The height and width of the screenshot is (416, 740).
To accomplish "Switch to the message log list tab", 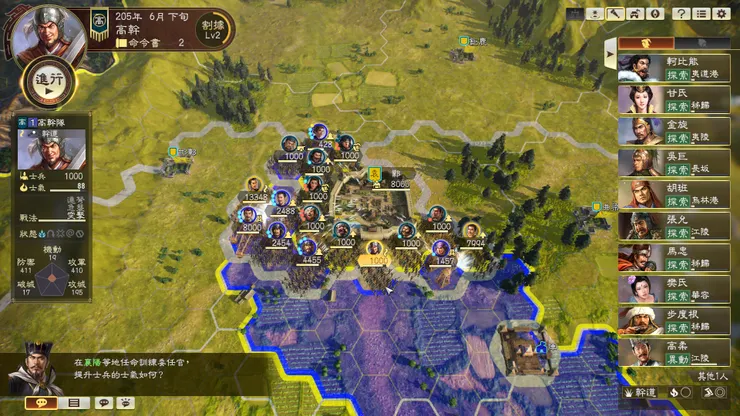I will (x=73, y=402).
